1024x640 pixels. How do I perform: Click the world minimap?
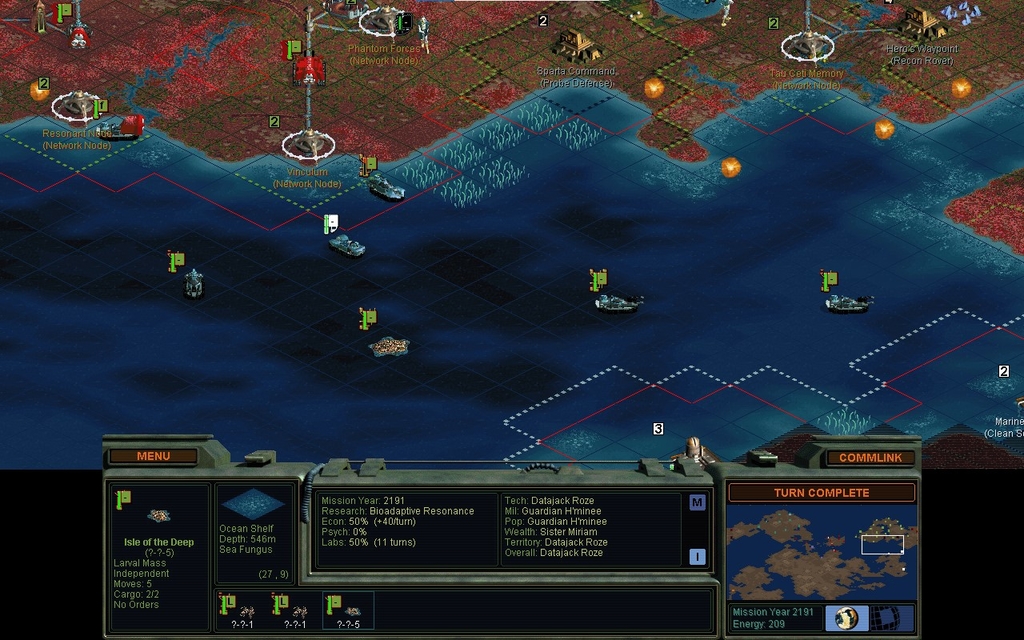pyautogui.click(x=821, y=551)
